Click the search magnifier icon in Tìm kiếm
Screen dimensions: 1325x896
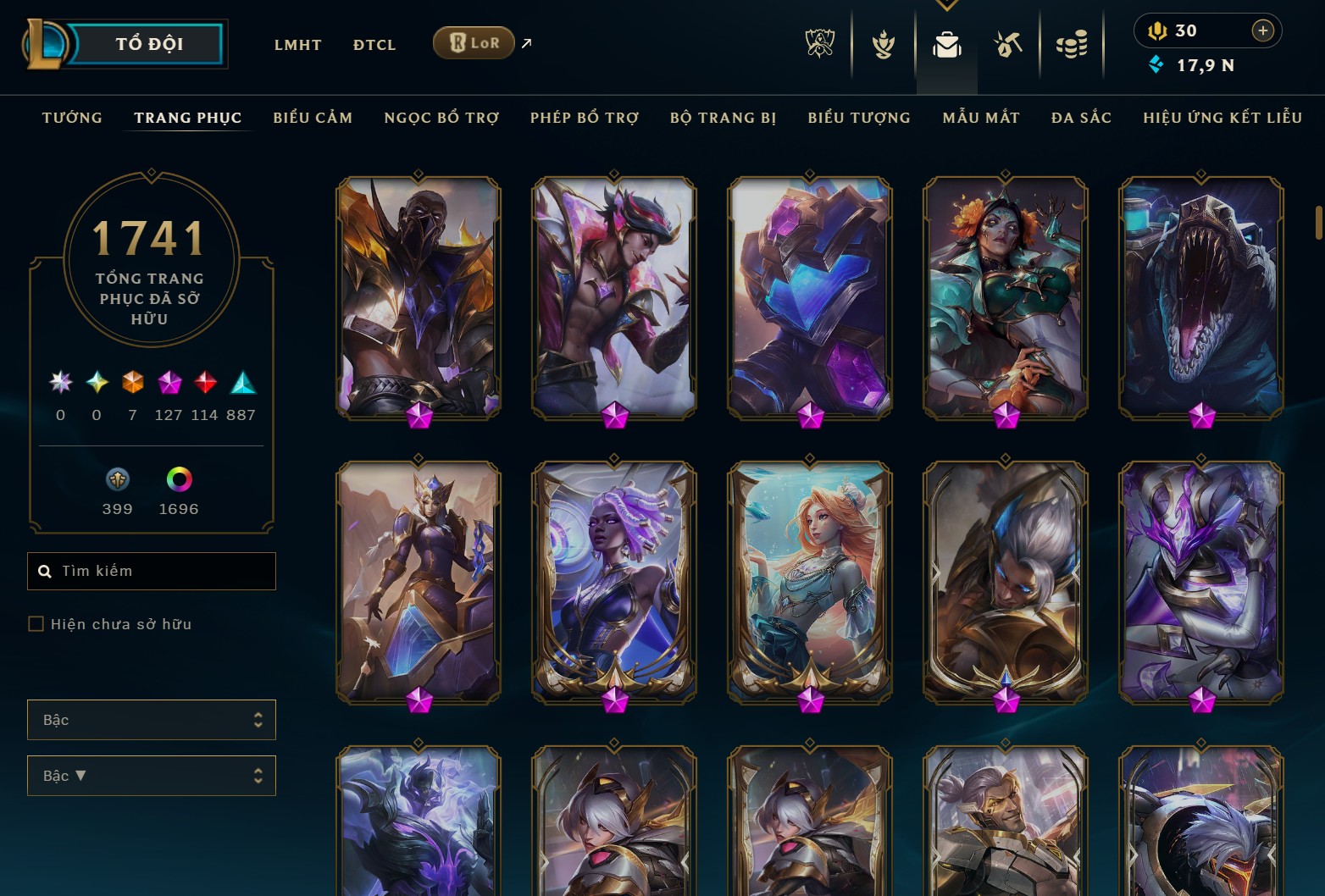45,571
